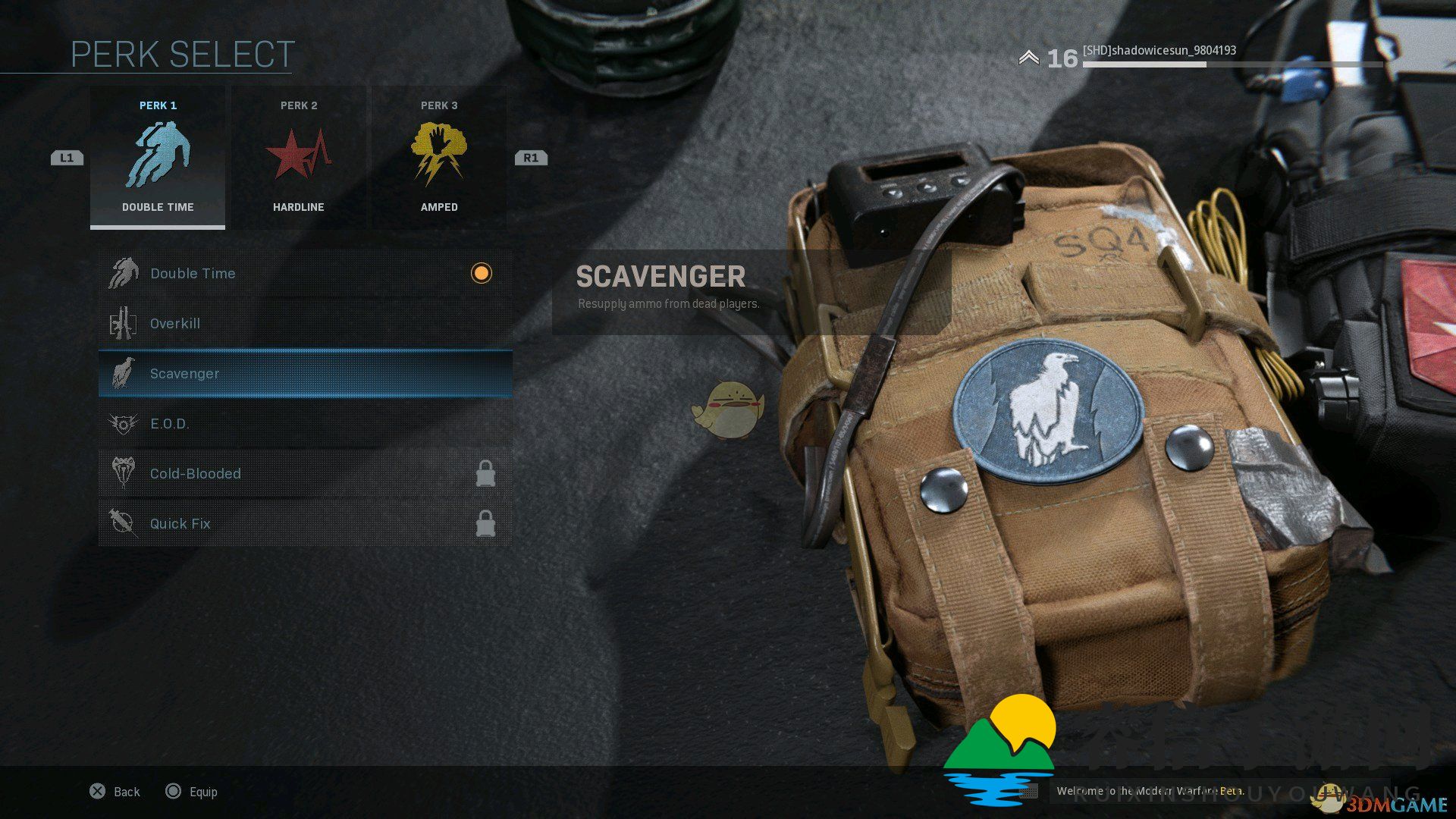Screen dimensions: 1456x819
Task: Equip the highlighted perk
Action: 192,792
